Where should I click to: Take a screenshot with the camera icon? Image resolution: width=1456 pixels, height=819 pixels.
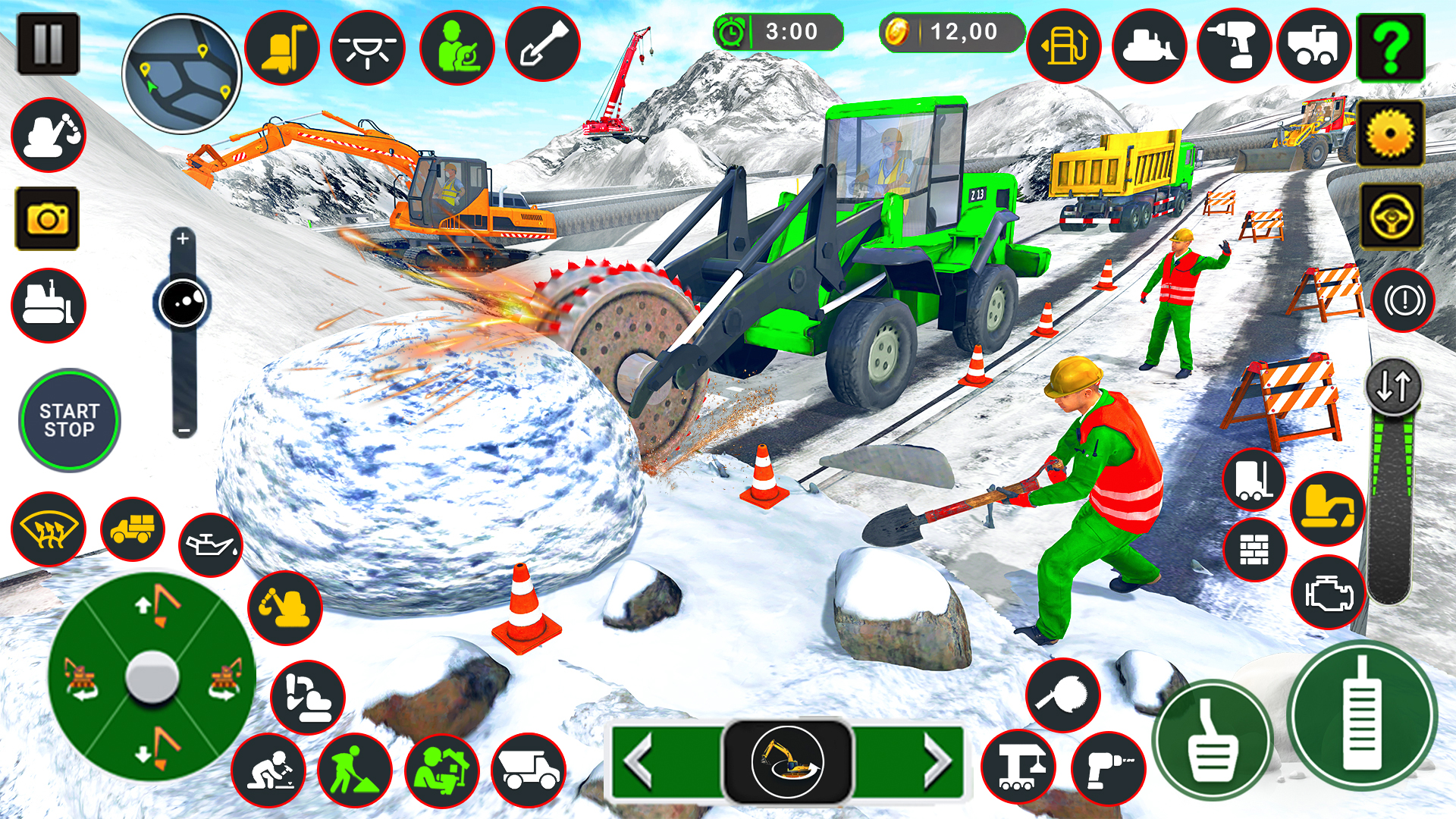tap(47, 219)
